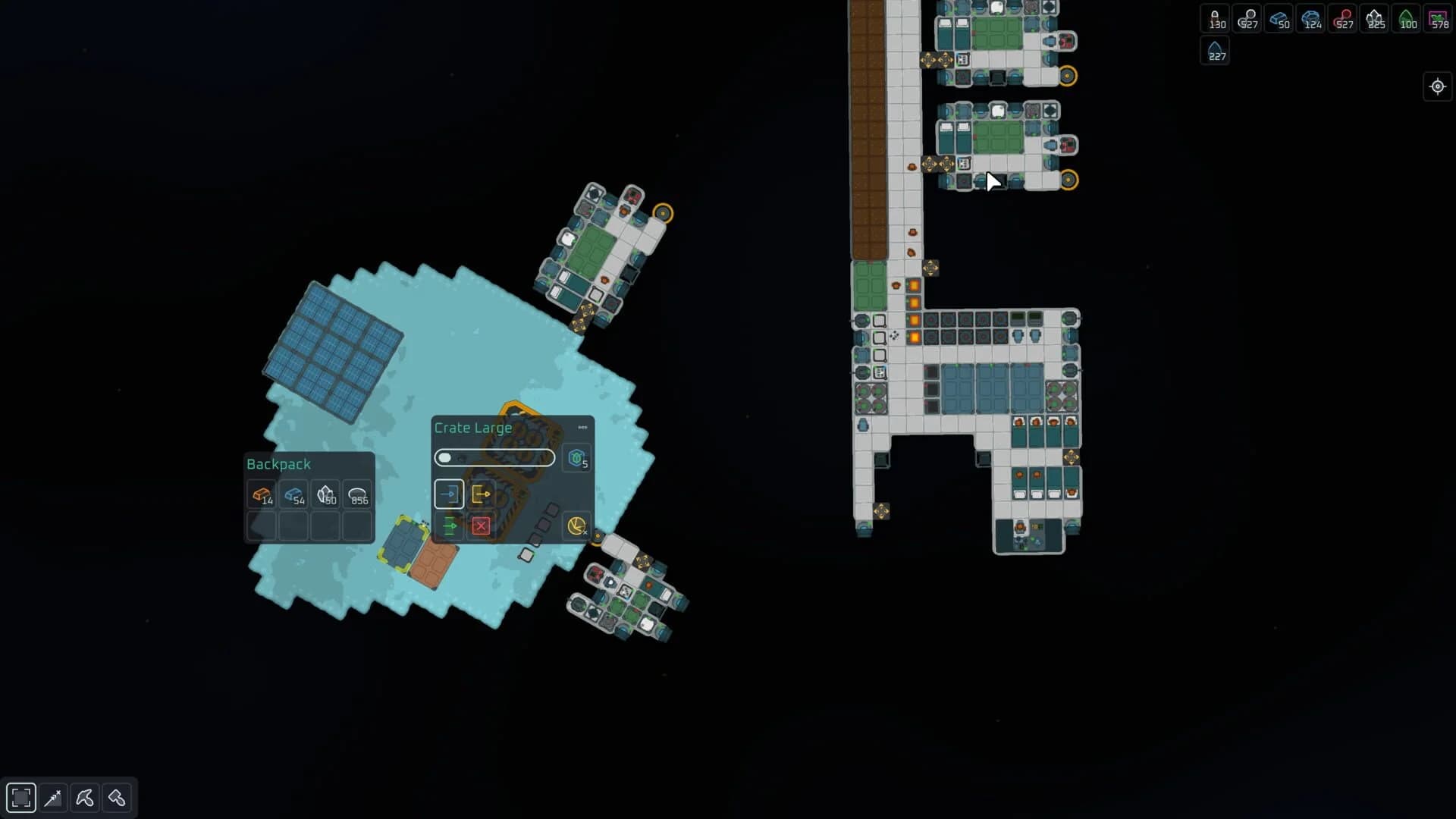Open the yellow pie chart storage filter icon

coord(576,525)
